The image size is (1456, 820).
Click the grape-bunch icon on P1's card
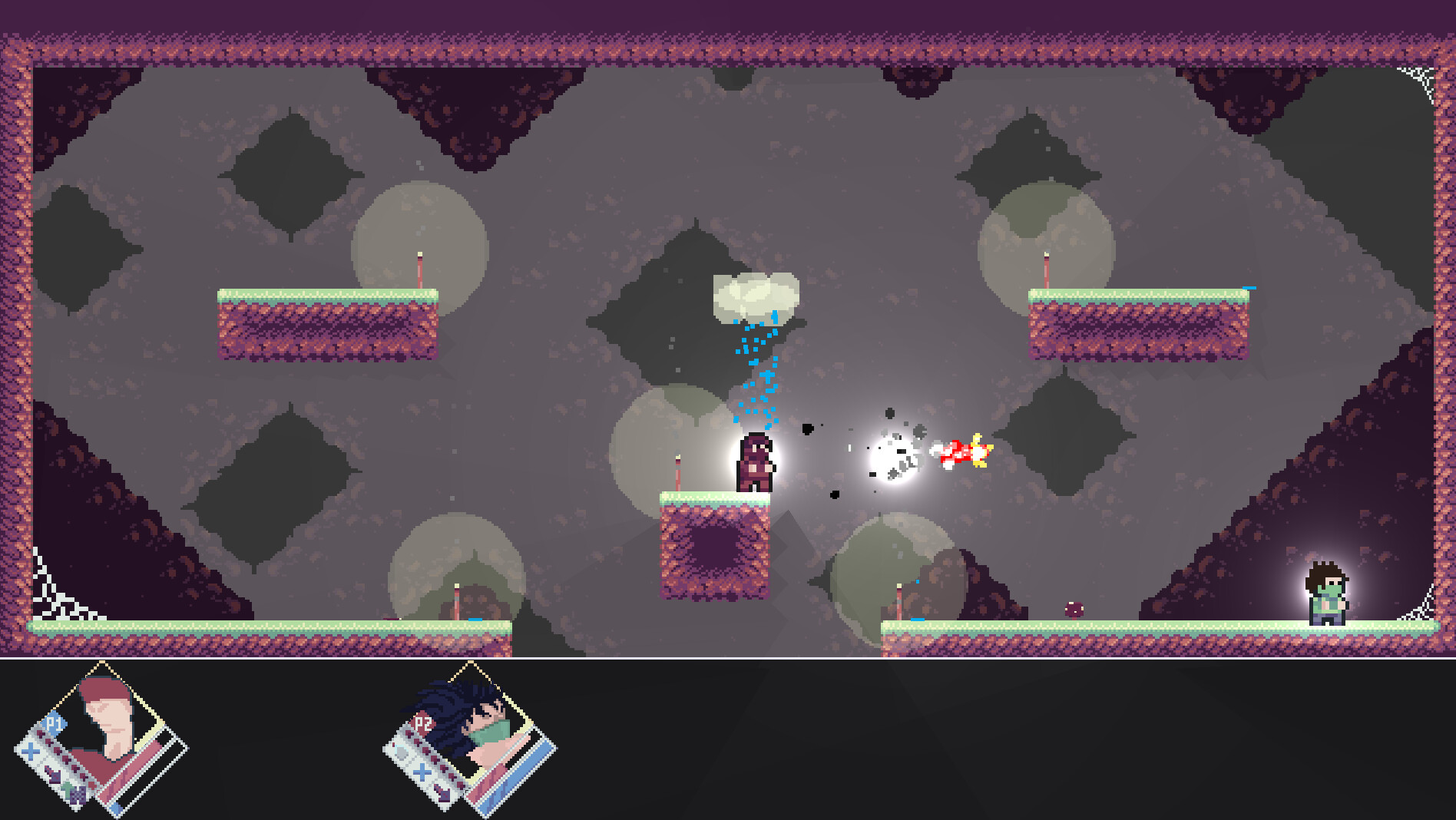pyautogui.click(x=77, y=795)
